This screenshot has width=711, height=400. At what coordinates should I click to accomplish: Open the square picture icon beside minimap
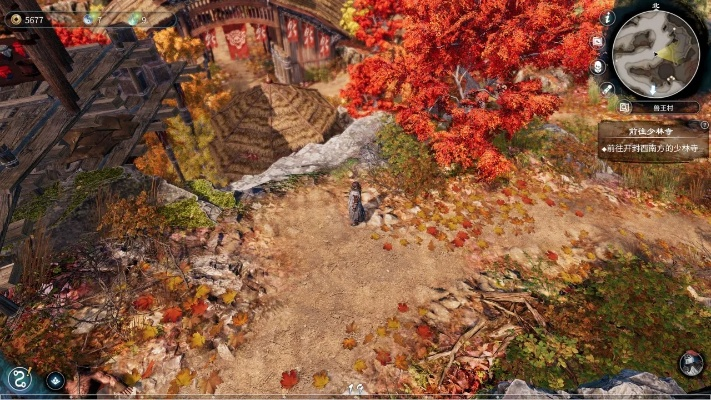(598, 42)
